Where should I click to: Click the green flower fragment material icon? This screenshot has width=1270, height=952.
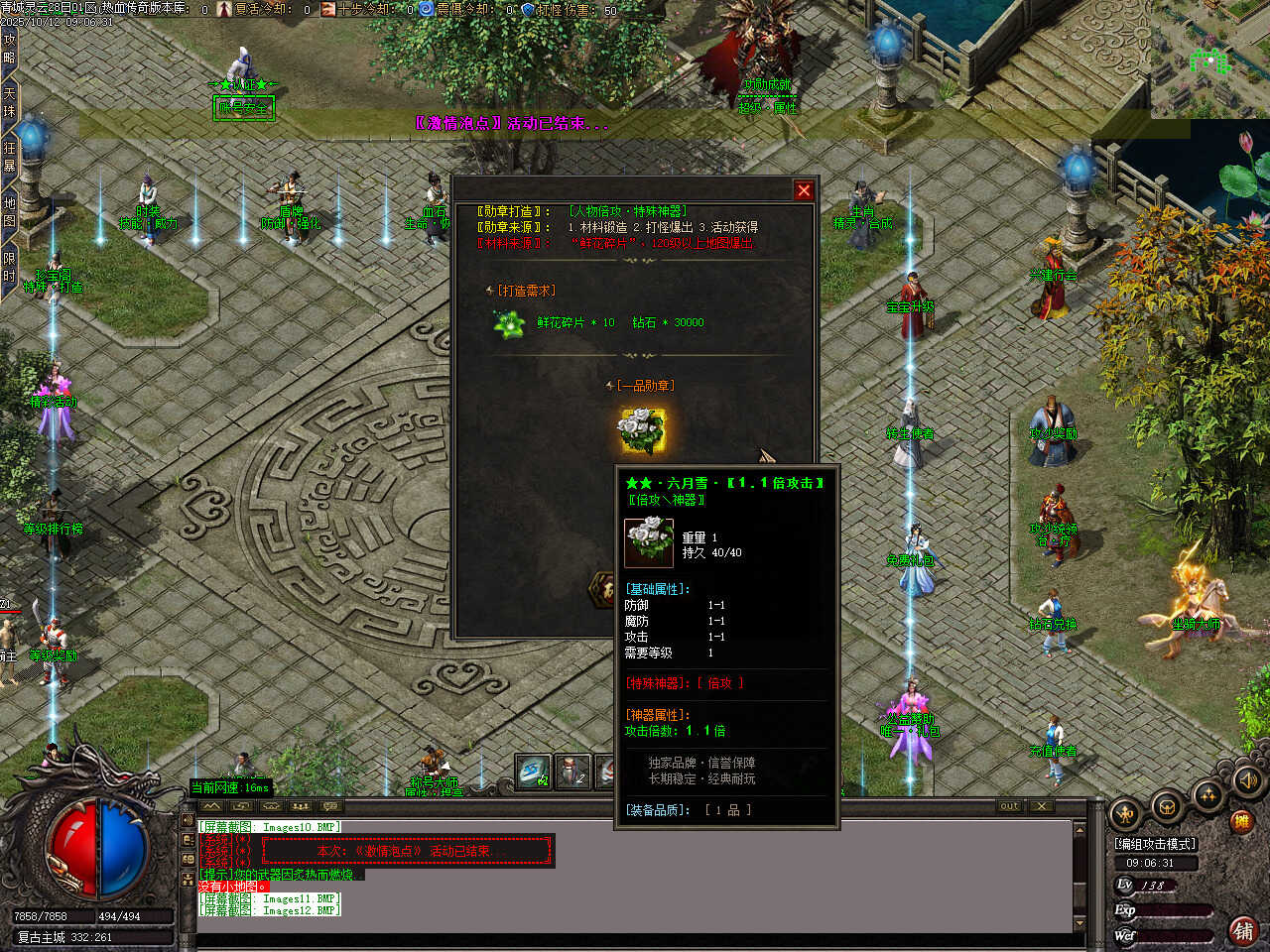pyautogui.click(x=510, y=323)
